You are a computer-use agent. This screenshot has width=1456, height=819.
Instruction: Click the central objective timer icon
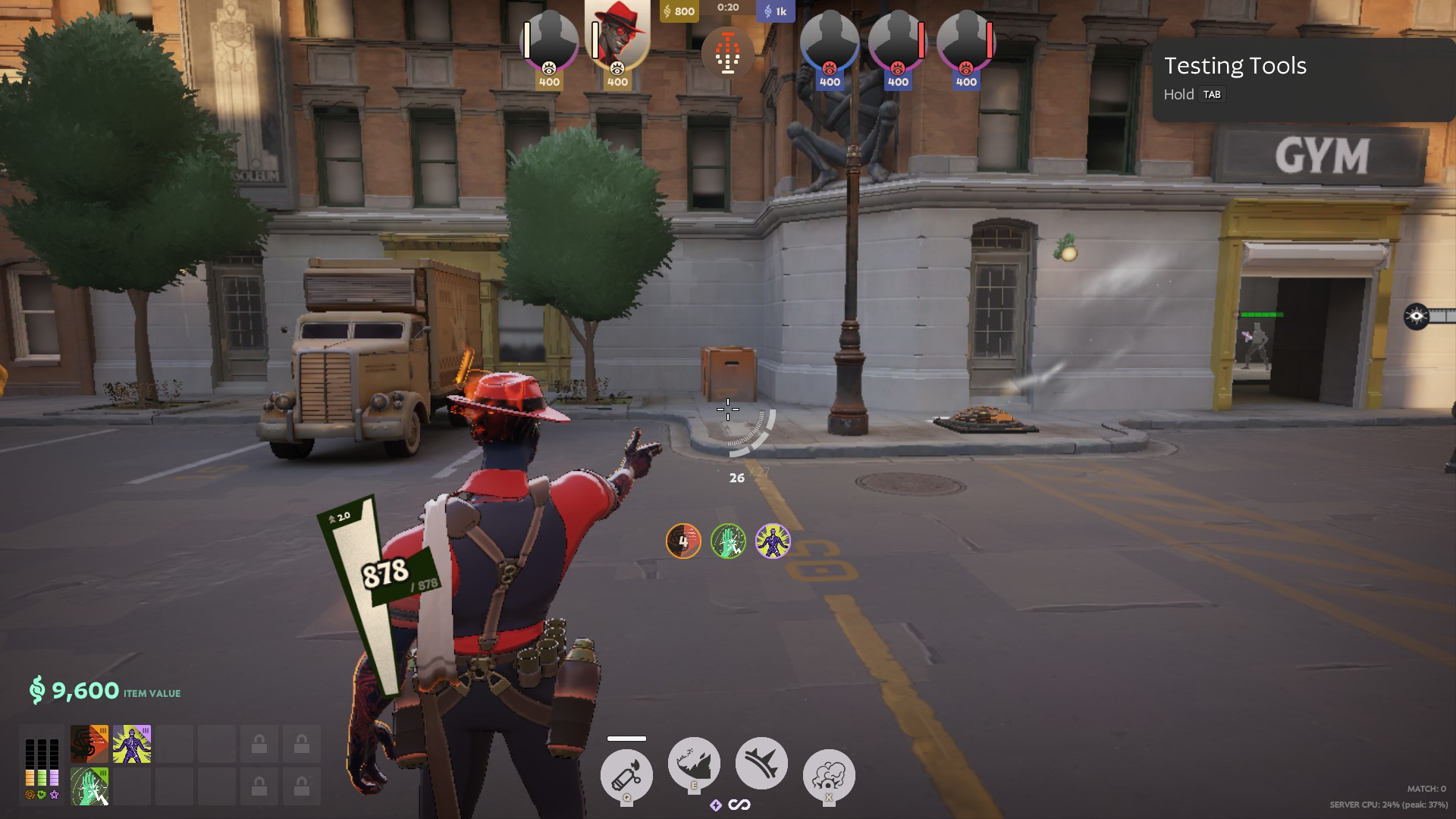728,52
